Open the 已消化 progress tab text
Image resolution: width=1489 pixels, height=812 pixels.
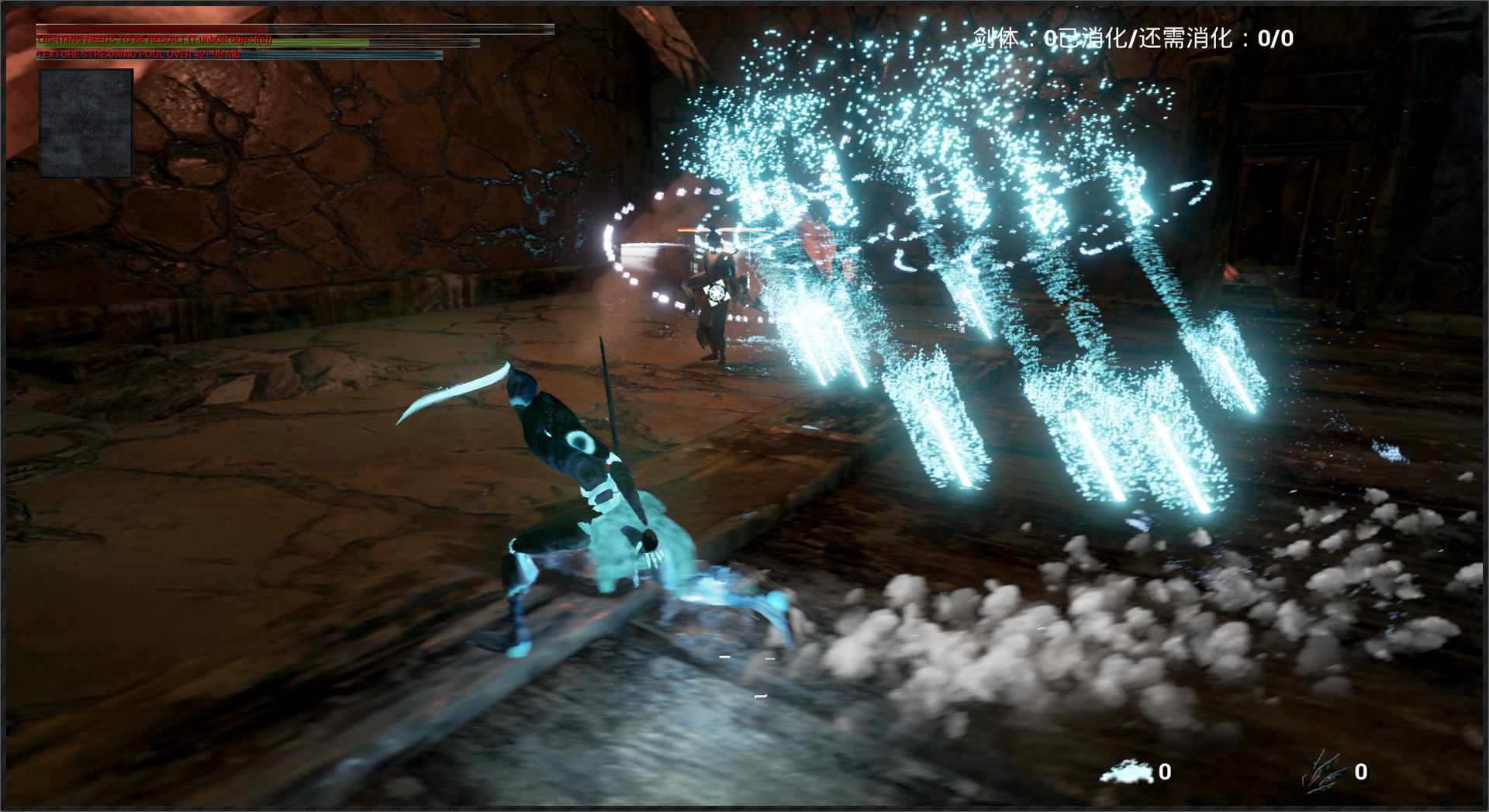pyautogui.click(x=1097, y=37)
